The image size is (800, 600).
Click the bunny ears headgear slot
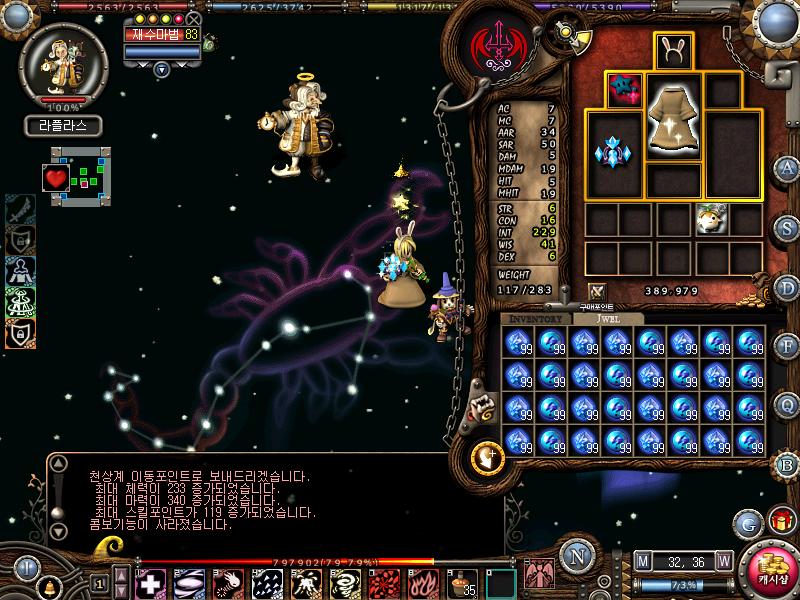coord(674,51)
